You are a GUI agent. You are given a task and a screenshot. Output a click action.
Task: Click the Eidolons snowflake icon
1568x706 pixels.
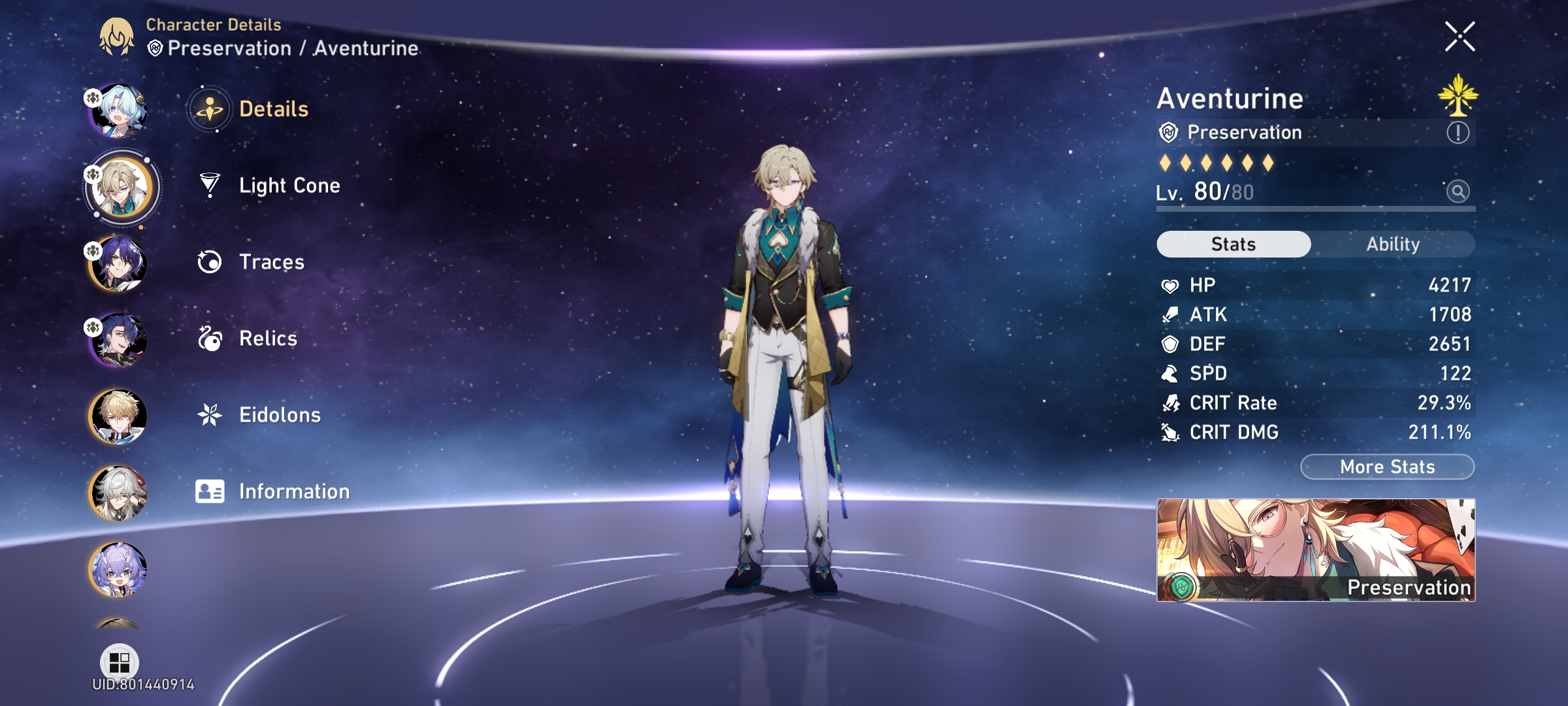tap(208, 414)
